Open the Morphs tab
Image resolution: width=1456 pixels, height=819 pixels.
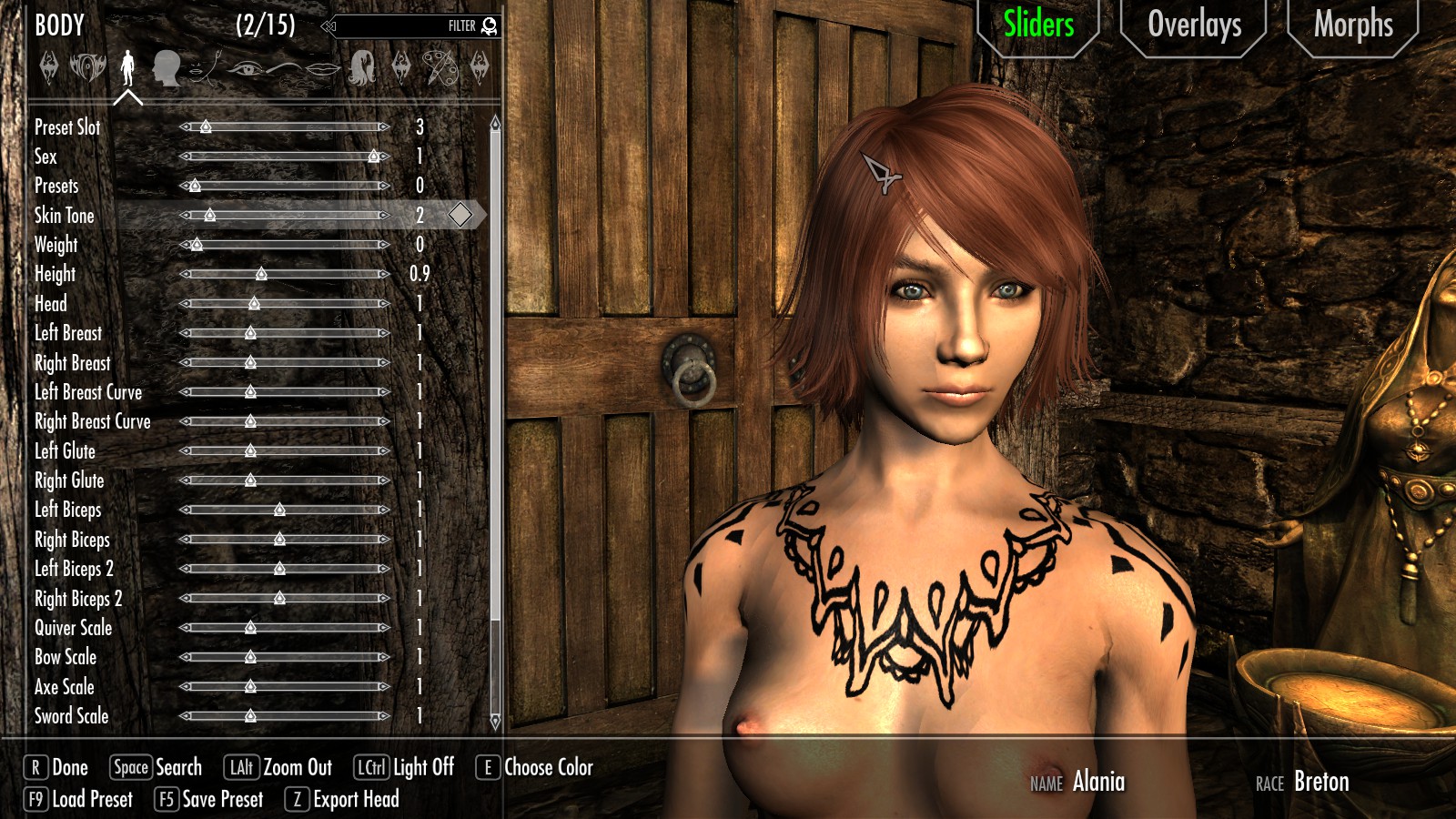(1352, 25)
